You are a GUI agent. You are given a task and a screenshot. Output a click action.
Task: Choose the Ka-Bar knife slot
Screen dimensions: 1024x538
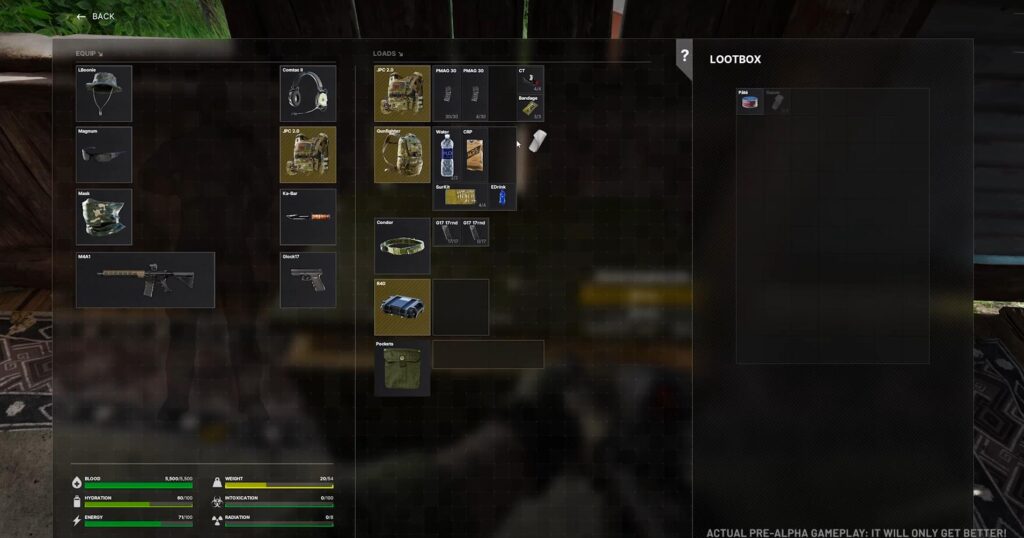click(x=307, y=217)
